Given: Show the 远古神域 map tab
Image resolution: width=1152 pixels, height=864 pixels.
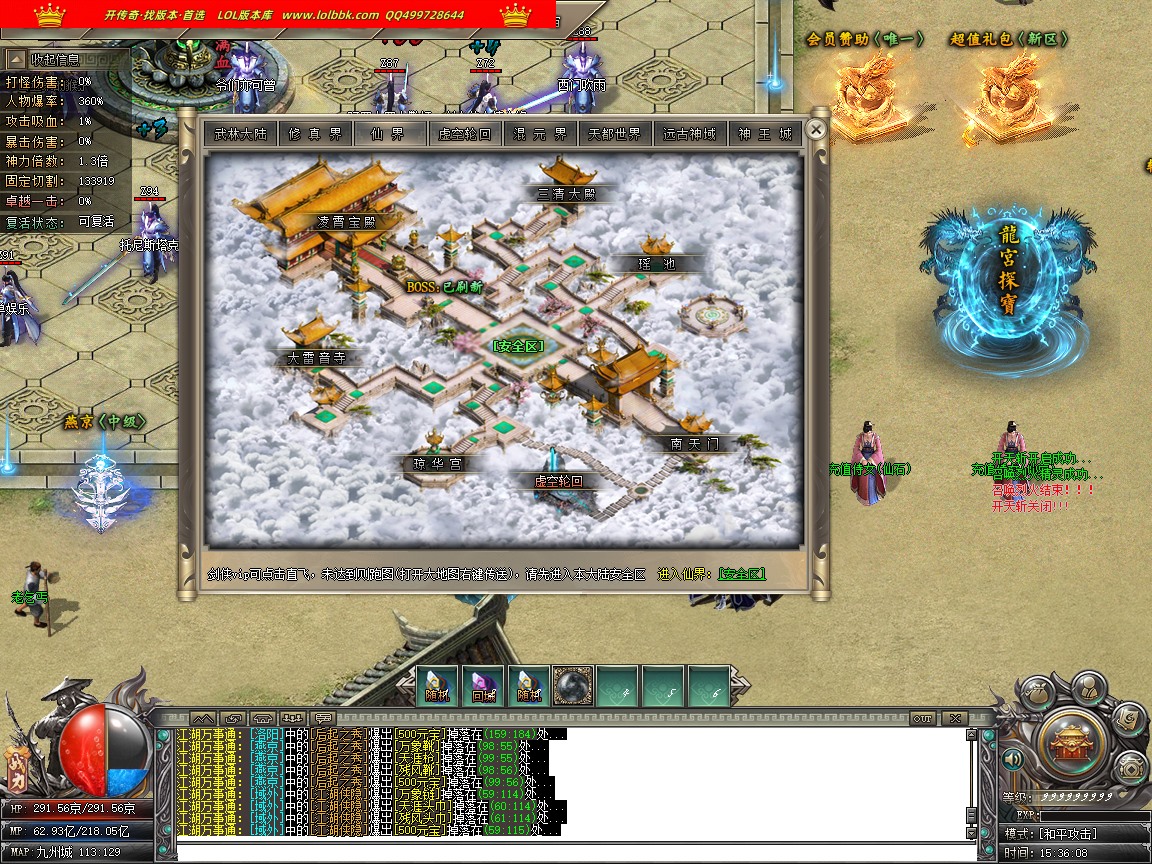Looking at the screenshot, I should 690,134.
